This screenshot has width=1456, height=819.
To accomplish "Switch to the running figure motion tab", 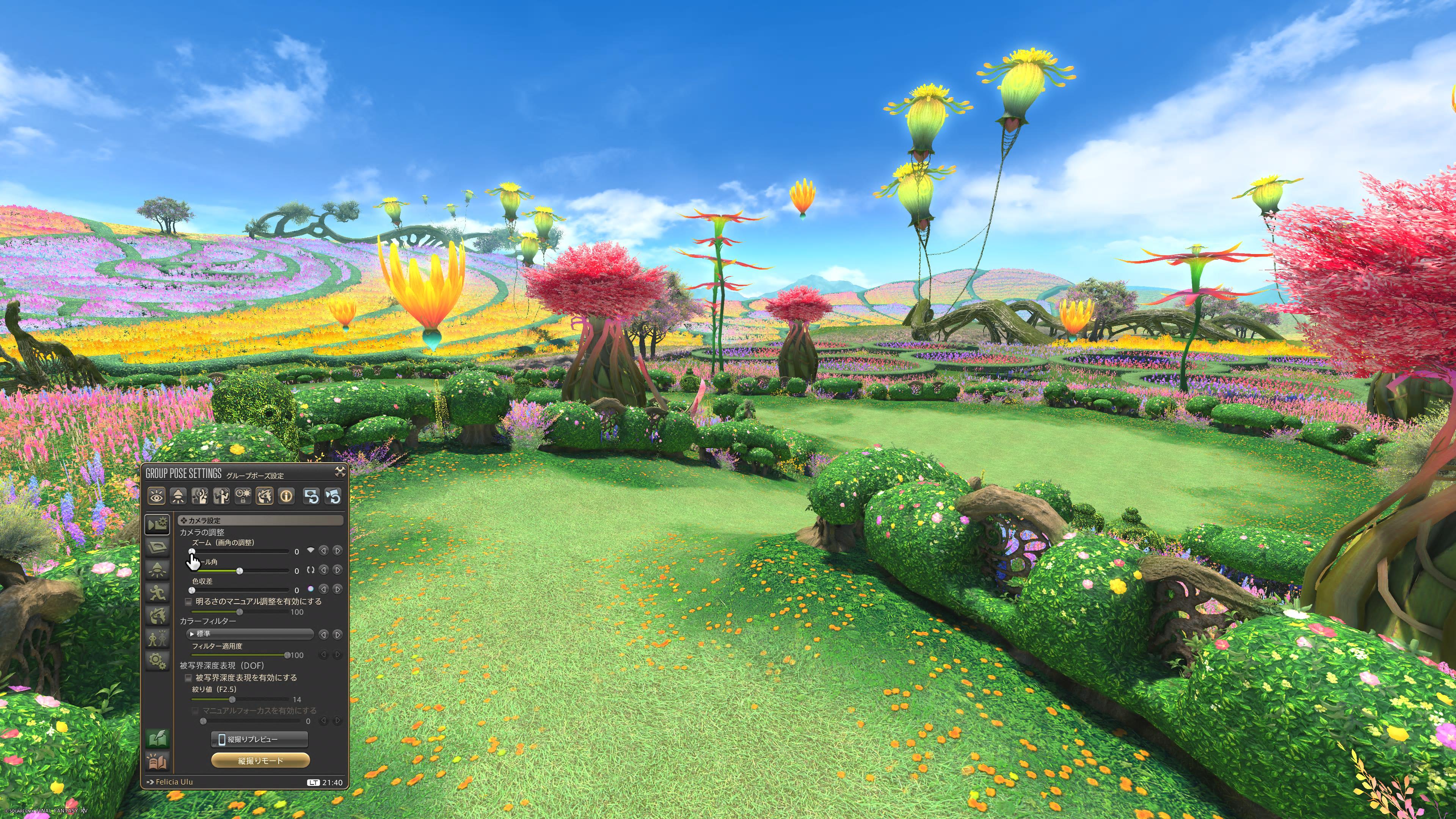I will click(157, 592).
